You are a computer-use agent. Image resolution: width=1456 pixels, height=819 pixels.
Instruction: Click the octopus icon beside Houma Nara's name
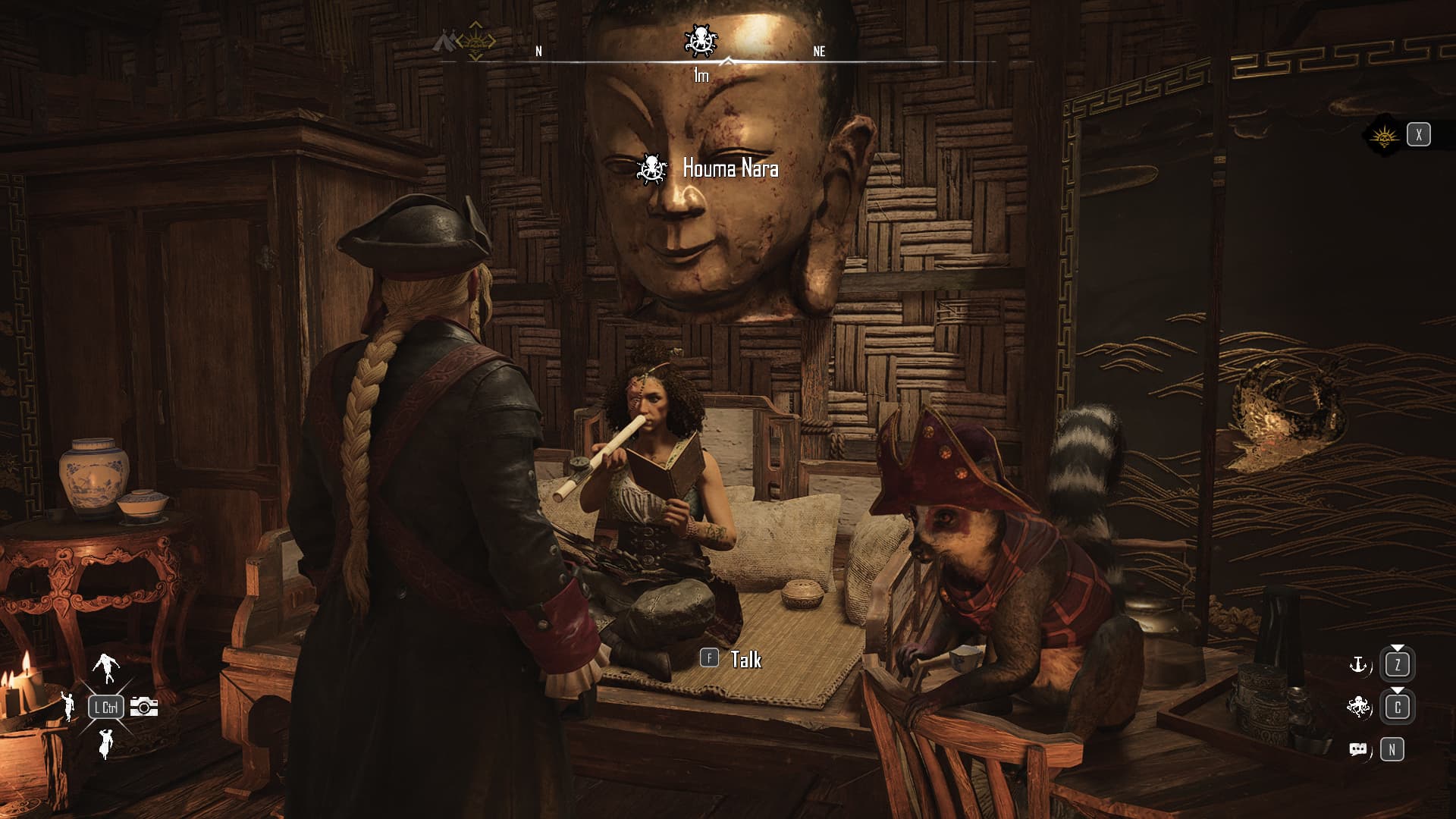pos(651,168)
